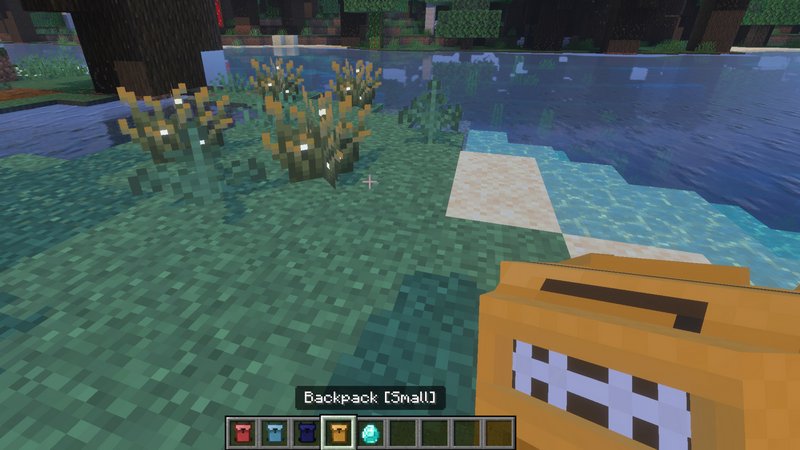Pick the orange backpack hotbar slot

coord(338,432)
